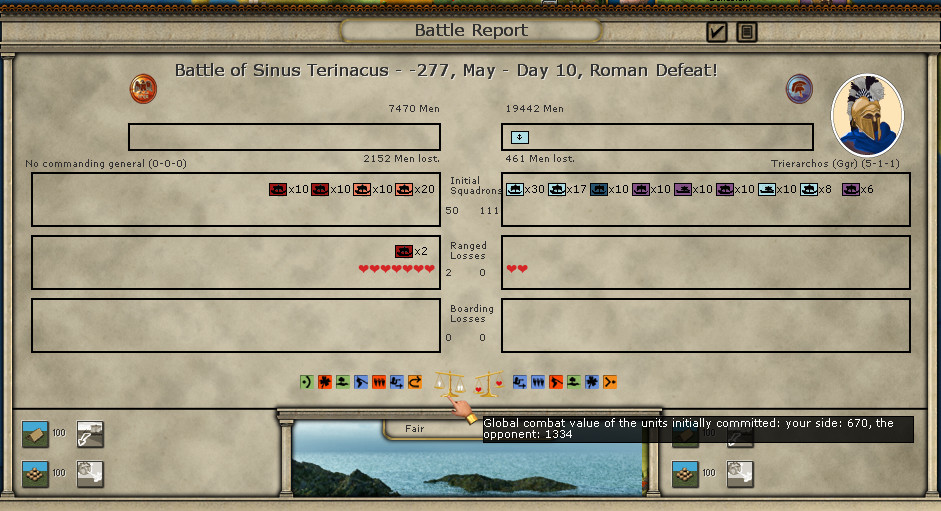
Task: Select the opponent's squadron group of six
Action: pos(851,189)
